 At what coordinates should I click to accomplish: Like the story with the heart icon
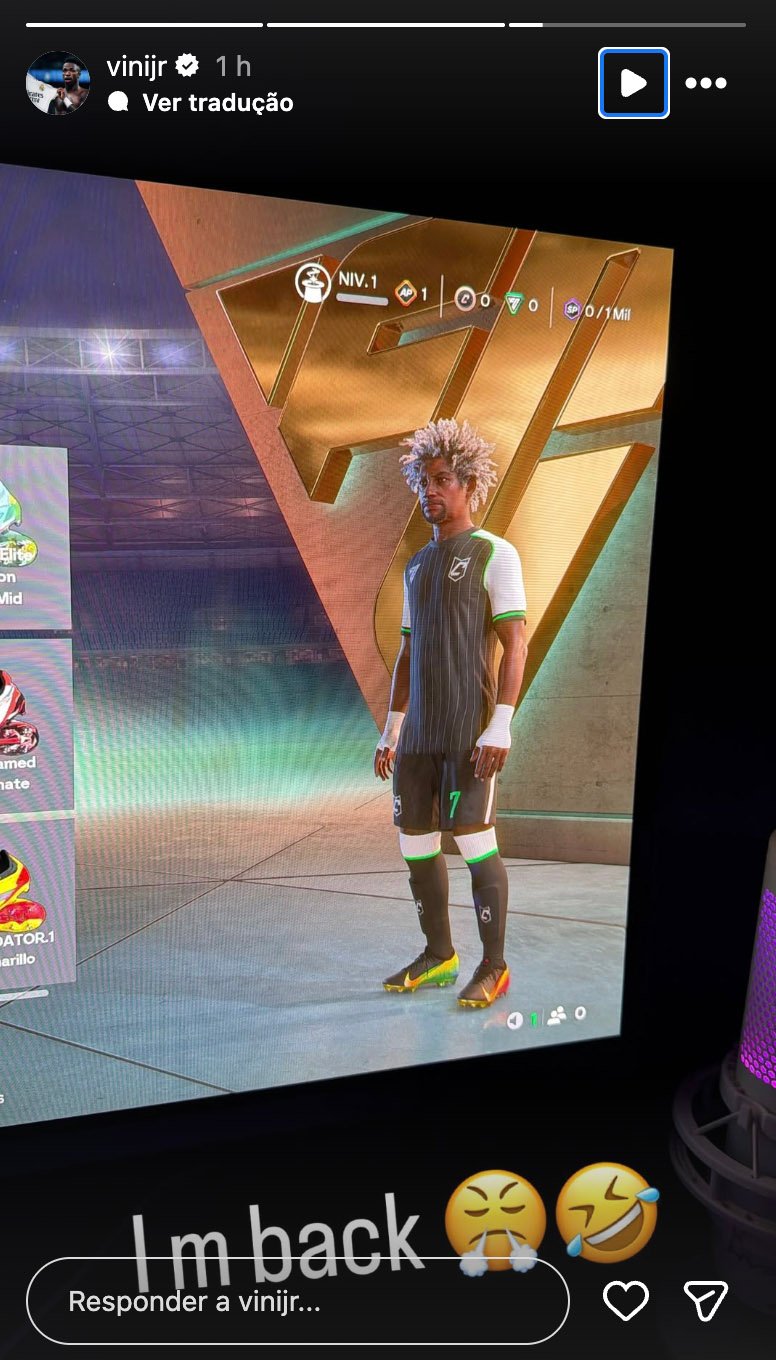(x=626, y=1300)
